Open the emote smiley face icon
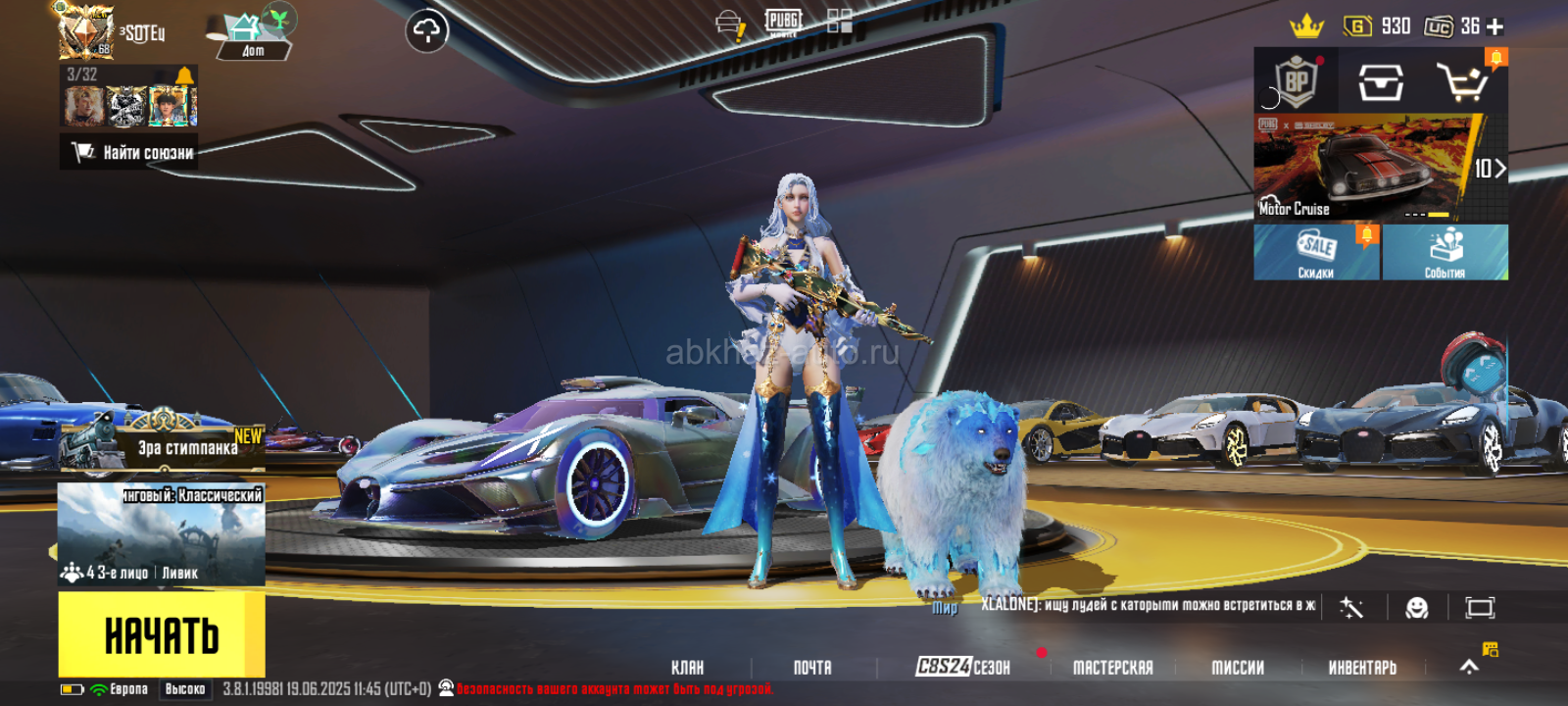This screenshot has height=706, width=1568. click(1416, 608)
